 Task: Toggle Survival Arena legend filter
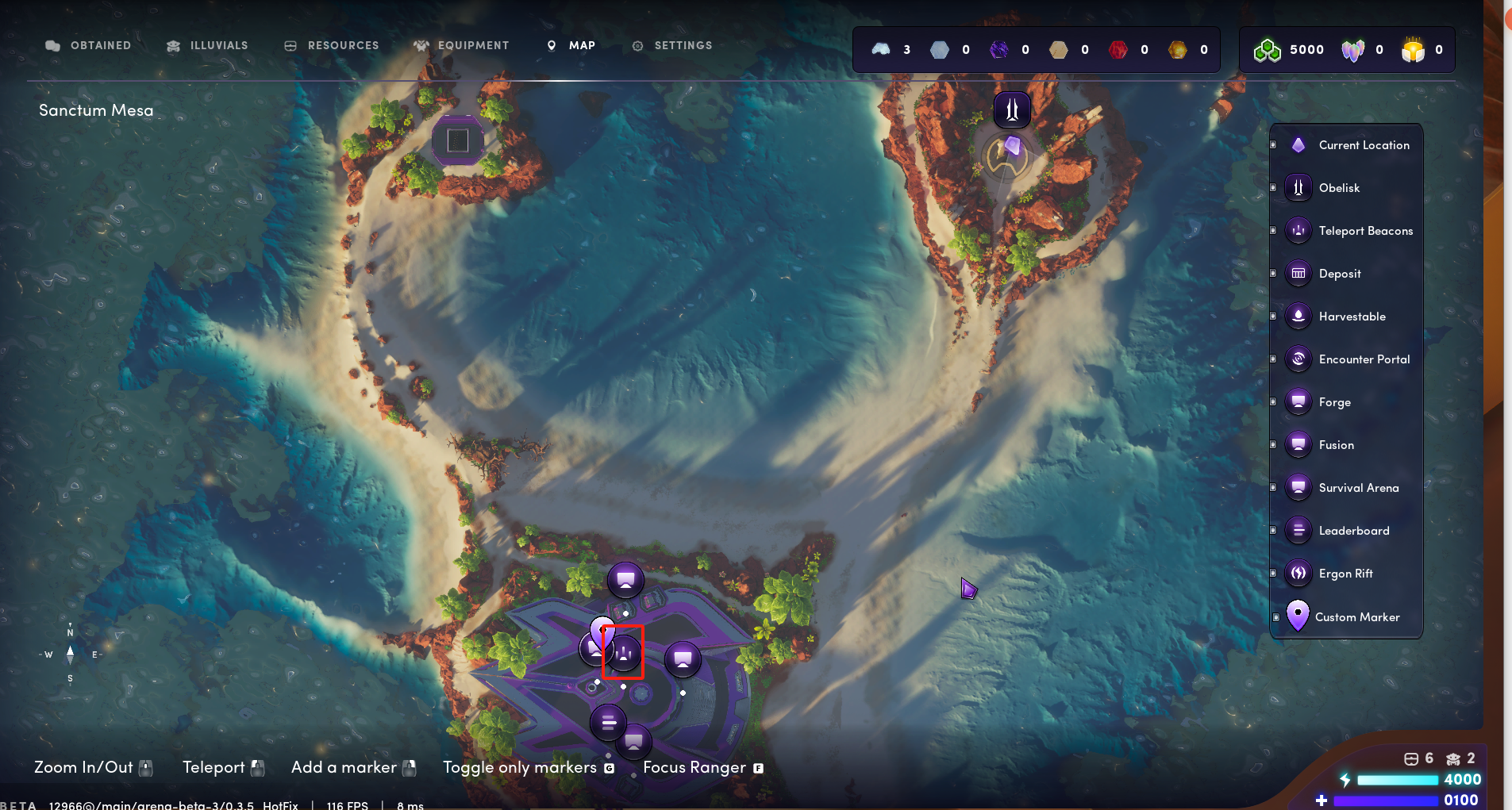(x=1358, y=488)
